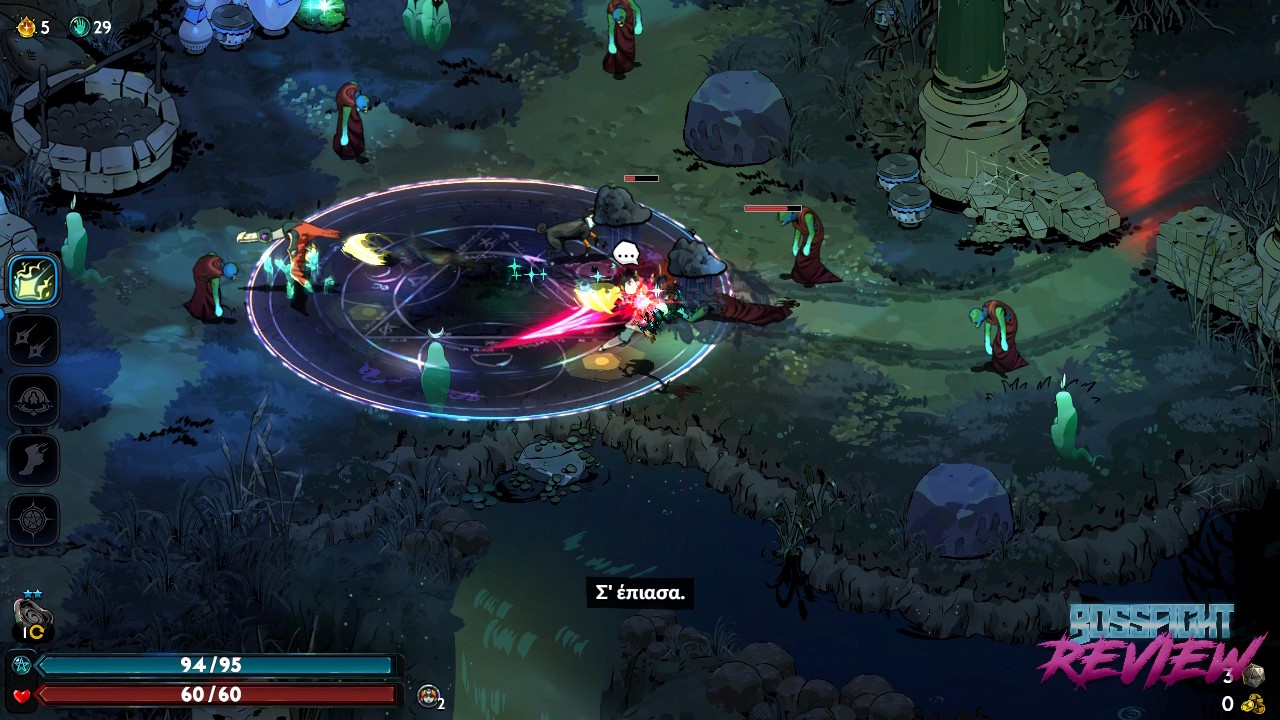The image size is (1280, 720).
Task: Open the Magick slot with pentagram star
Action: click(34, 520)
